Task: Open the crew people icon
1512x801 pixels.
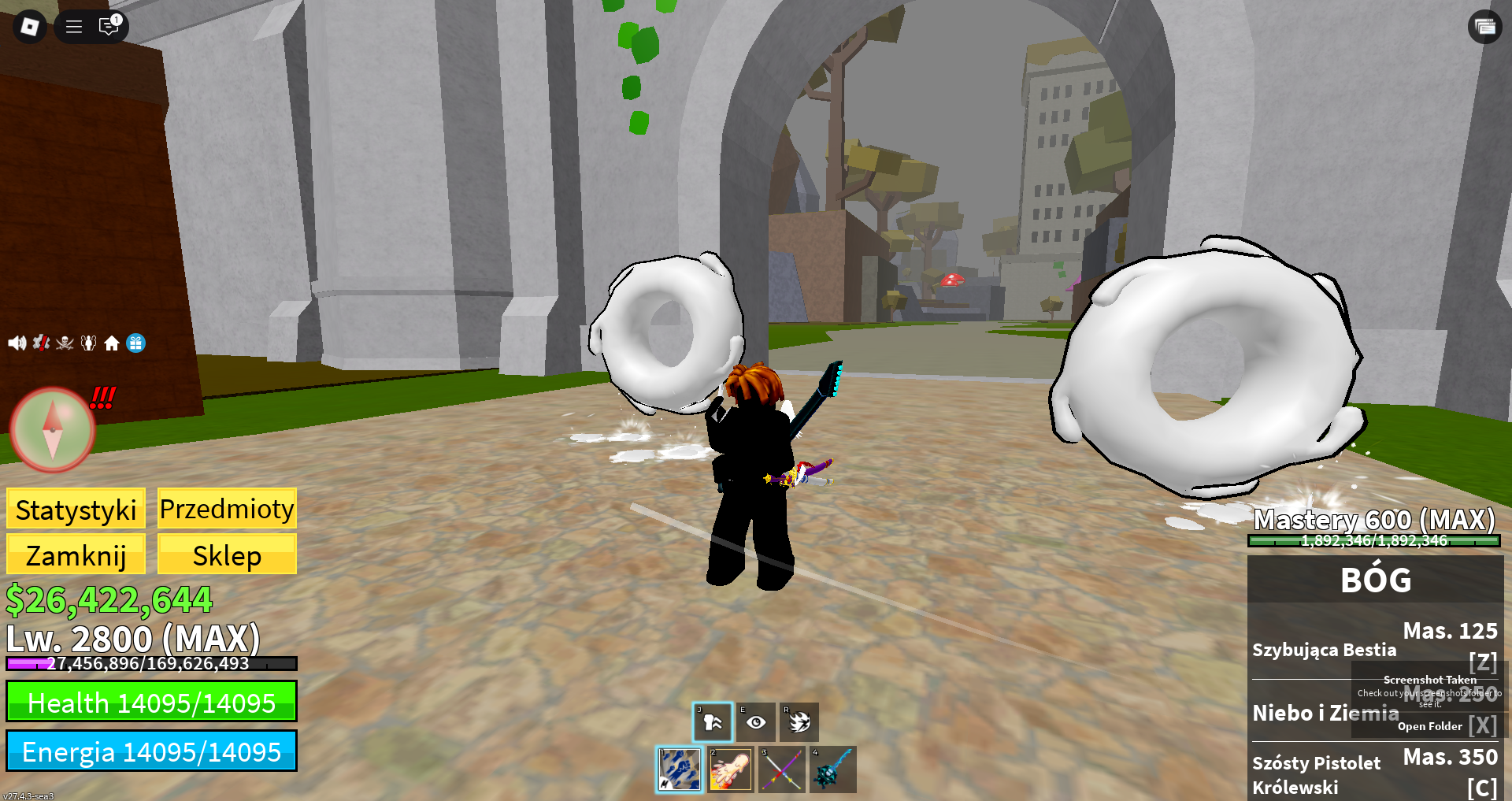Action: pyautogui.click(x=88, y=343)
